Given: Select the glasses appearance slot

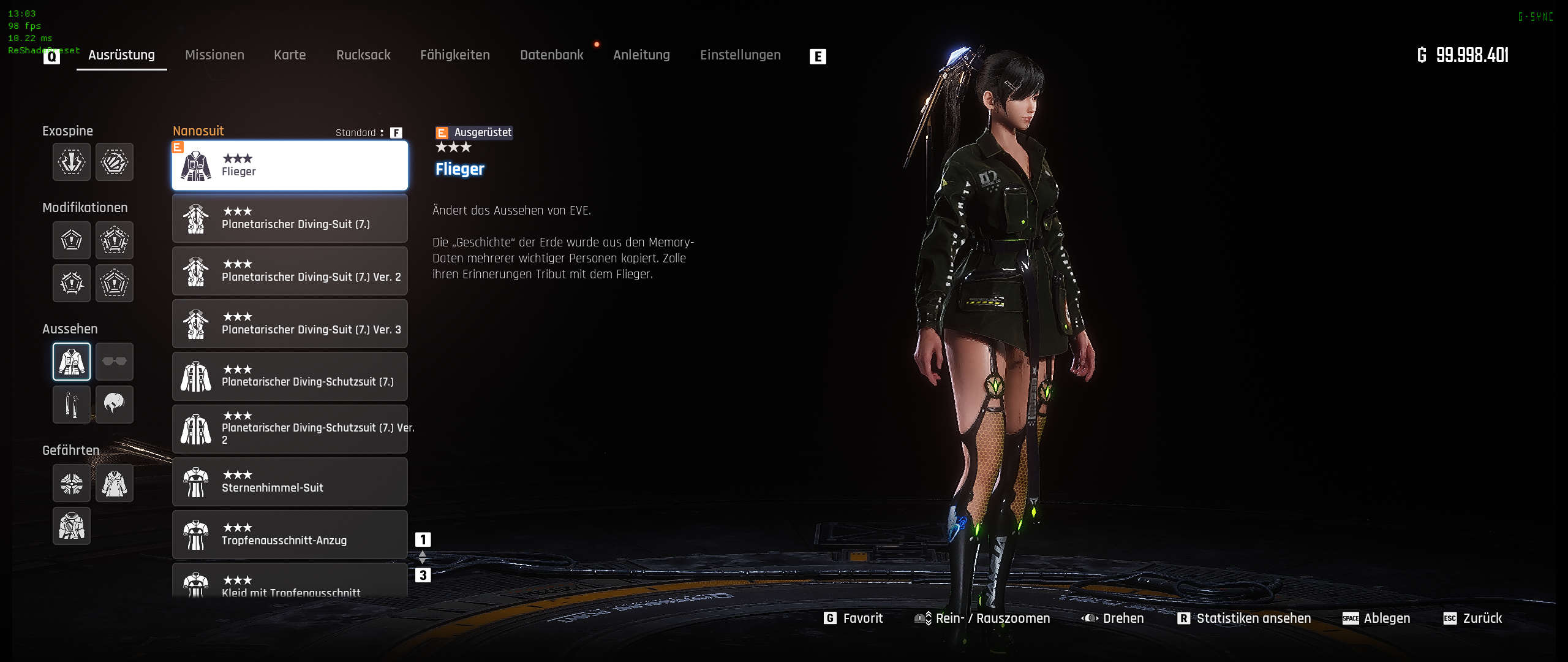Looking at the screenshot, I should tap(115, 362).
